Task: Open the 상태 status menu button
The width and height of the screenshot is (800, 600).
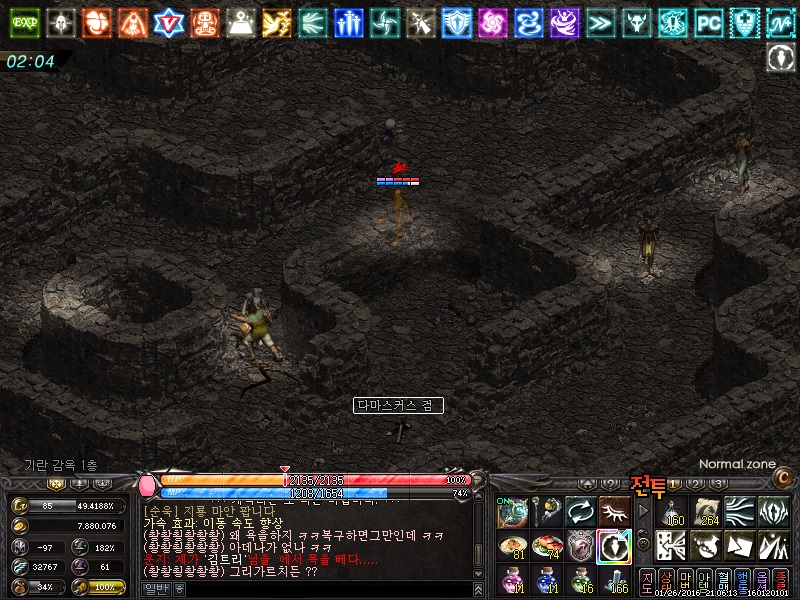Action: (x=666, y=581)
